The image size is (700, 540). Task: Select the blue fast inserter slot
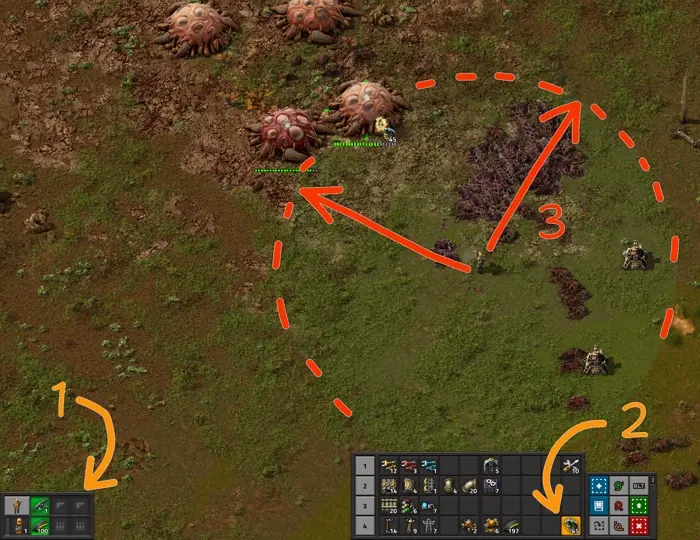428,466
